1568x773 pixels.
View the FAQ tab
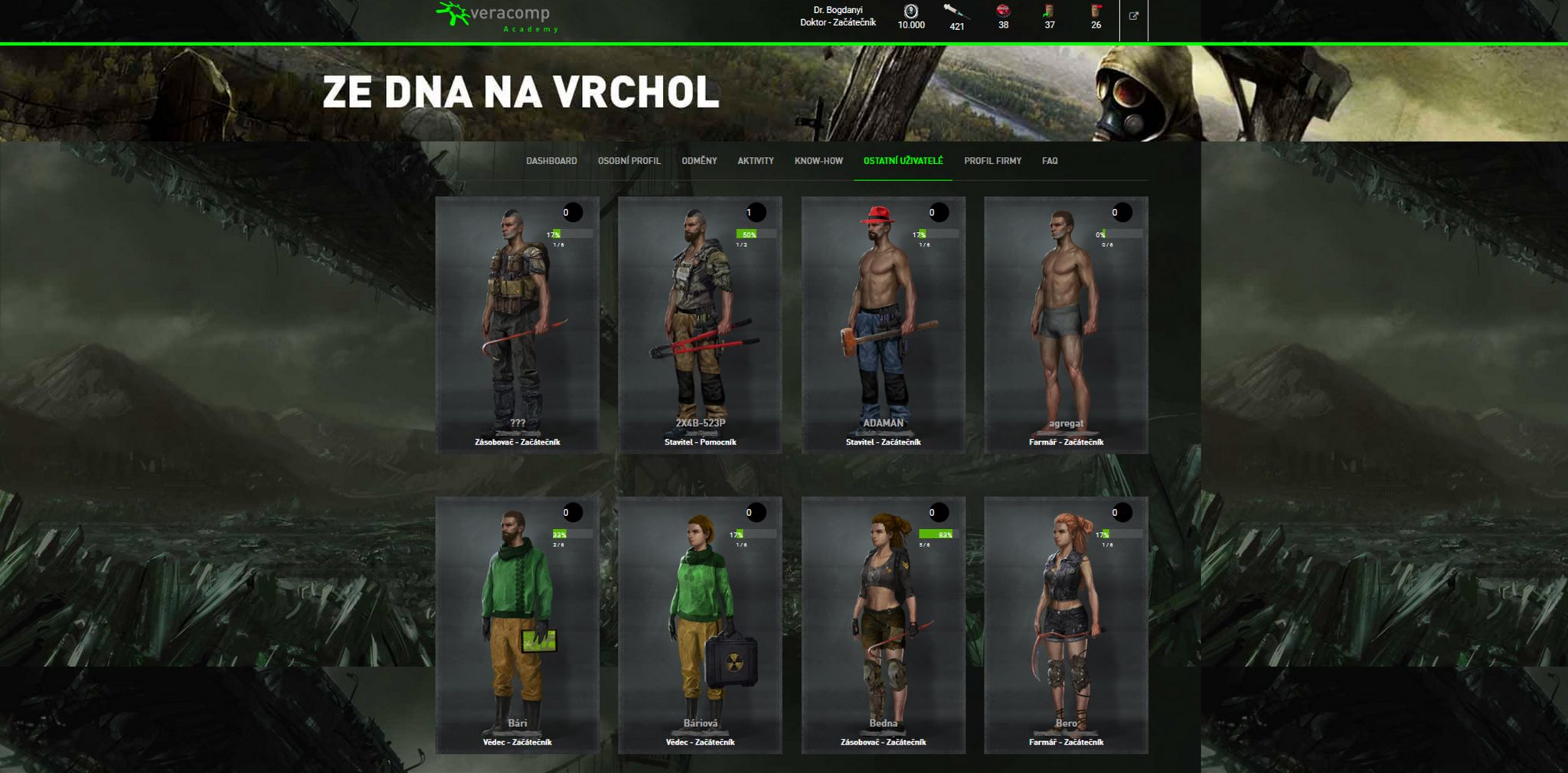click(x=1050, y=161)
